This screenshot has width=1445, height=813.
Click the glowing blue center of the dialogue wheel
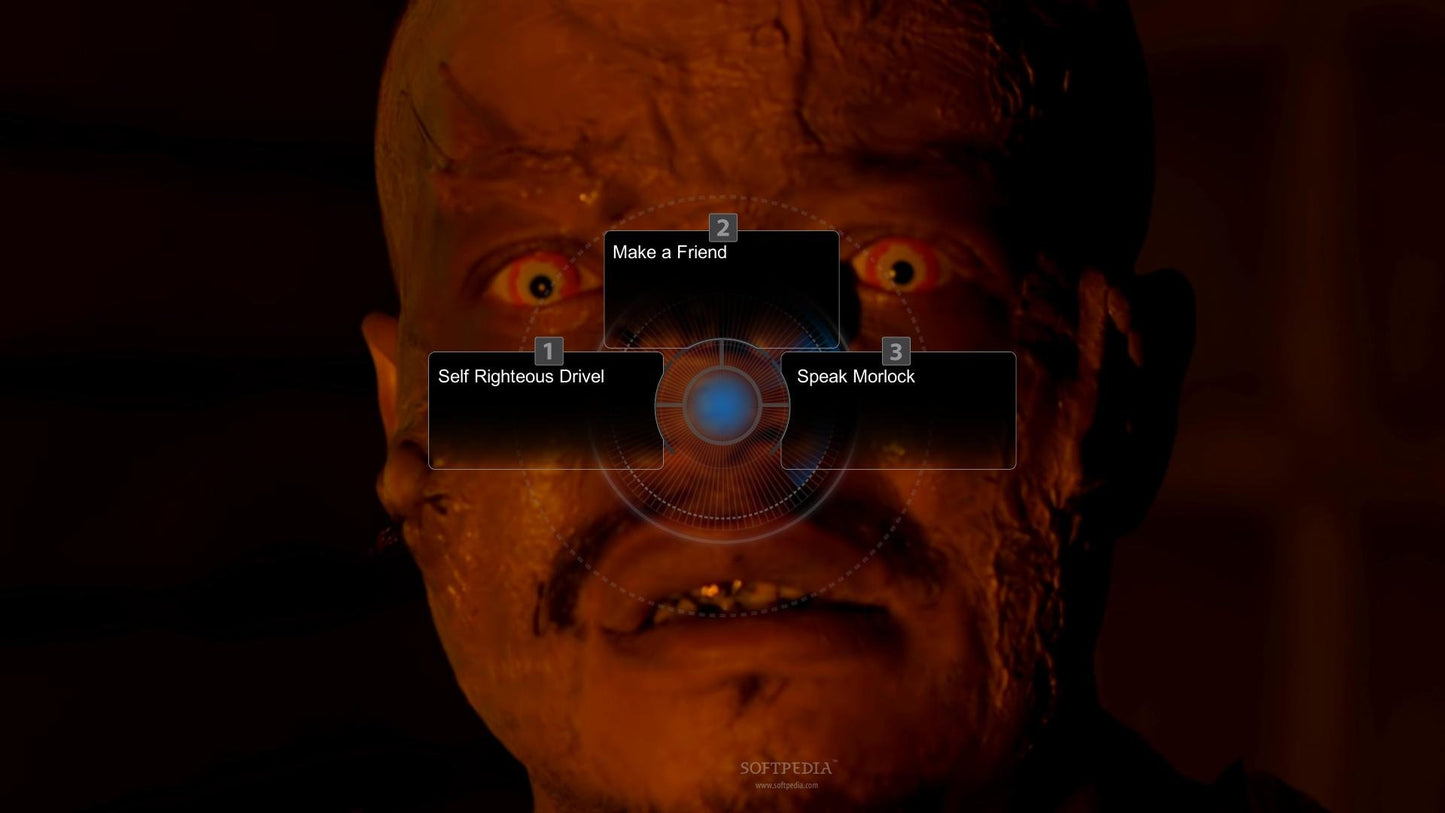(723, 404)
